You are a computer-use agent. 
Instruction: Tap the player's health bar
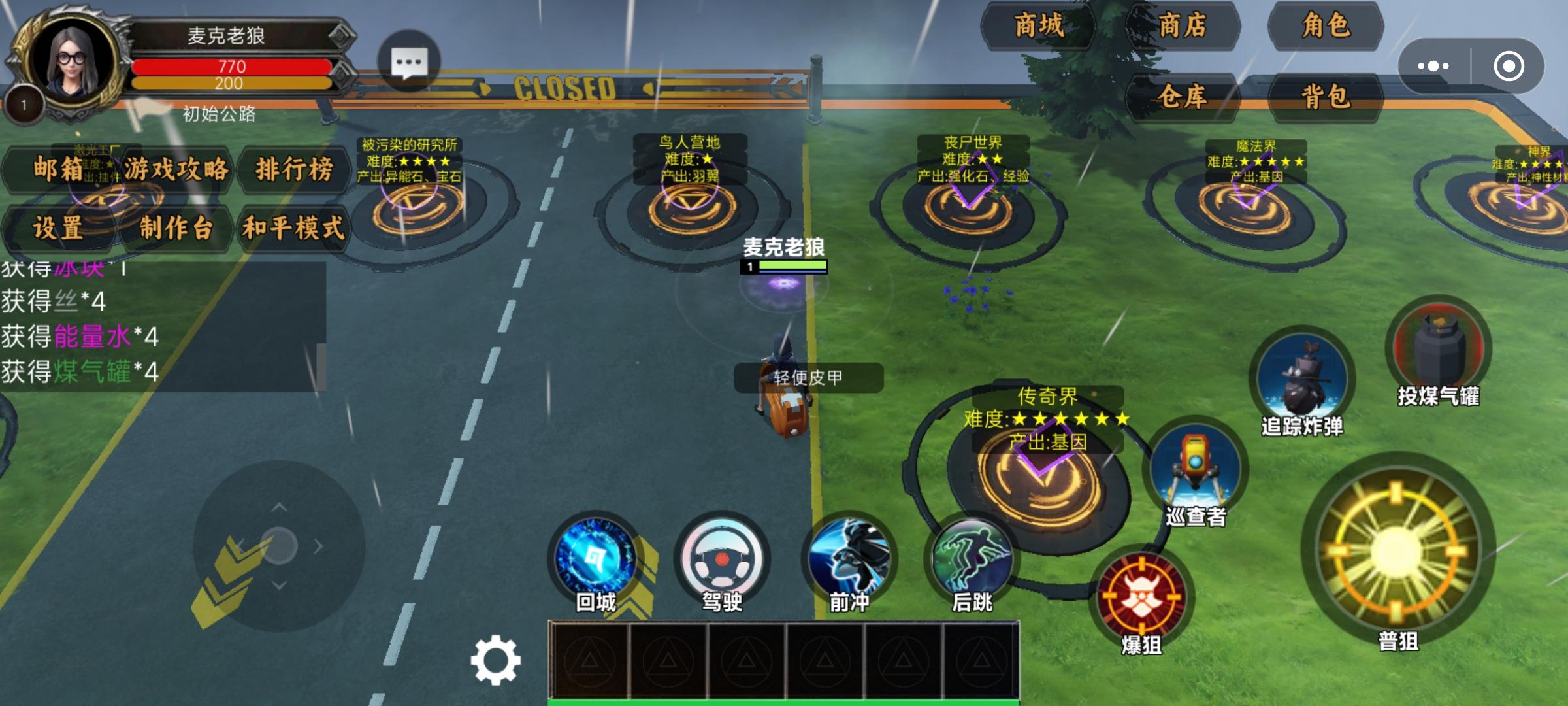pos(232,67)
